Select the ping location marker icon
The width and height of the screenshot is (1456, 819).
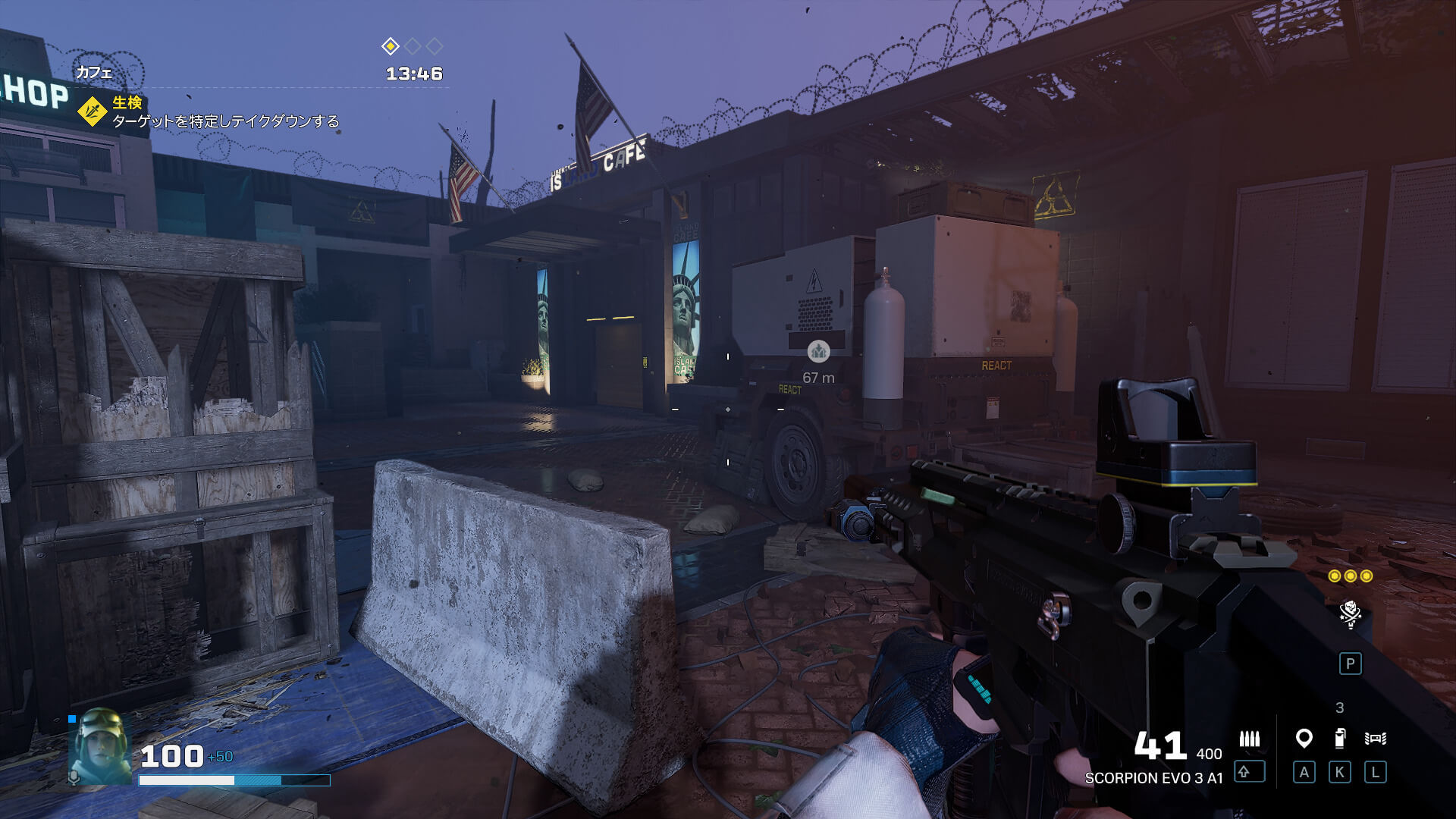point(1304,738)
